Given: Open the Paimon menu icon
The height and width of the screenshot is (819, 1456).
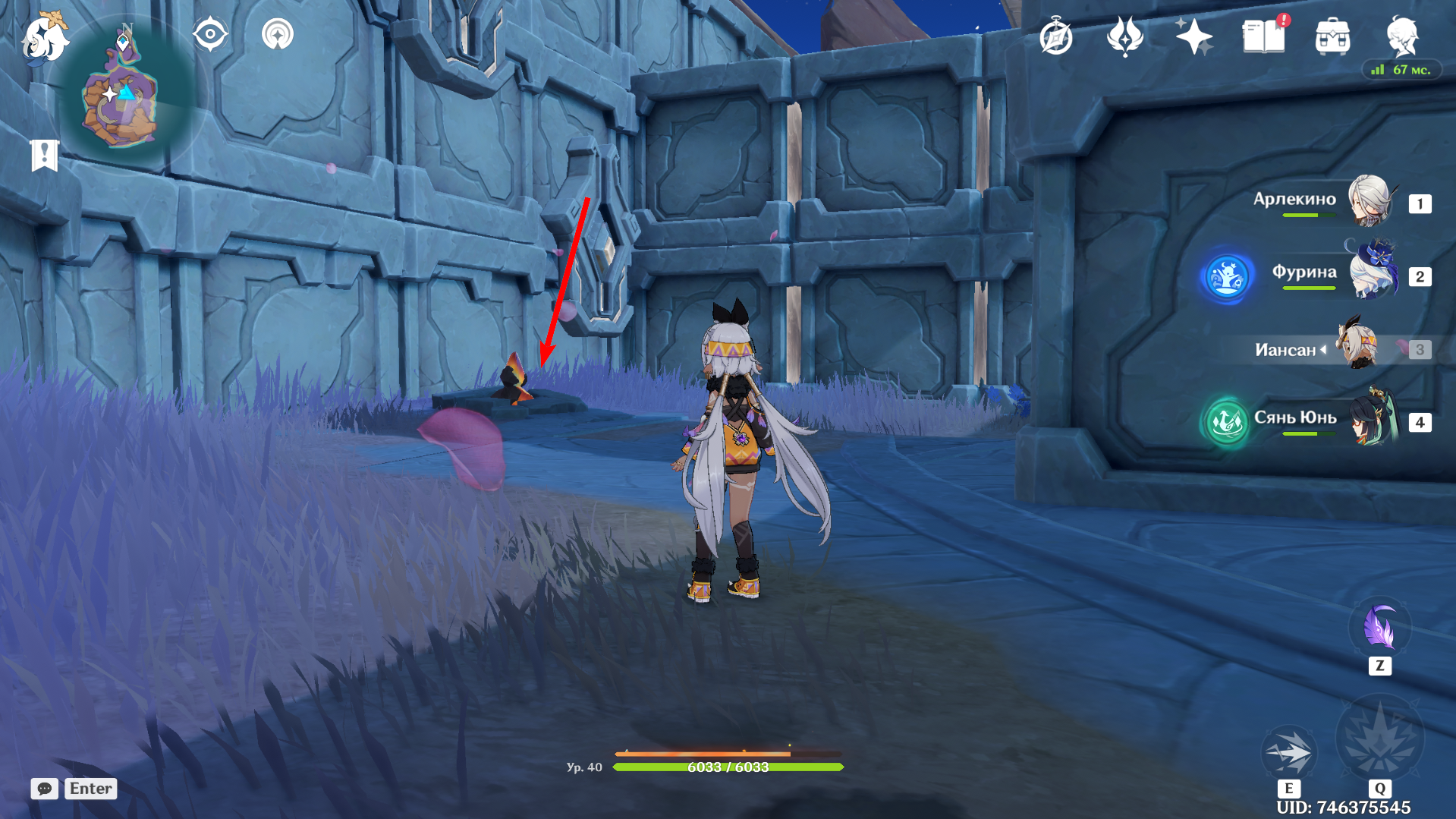Looking at the screenshot, I should tap(45, 36).
